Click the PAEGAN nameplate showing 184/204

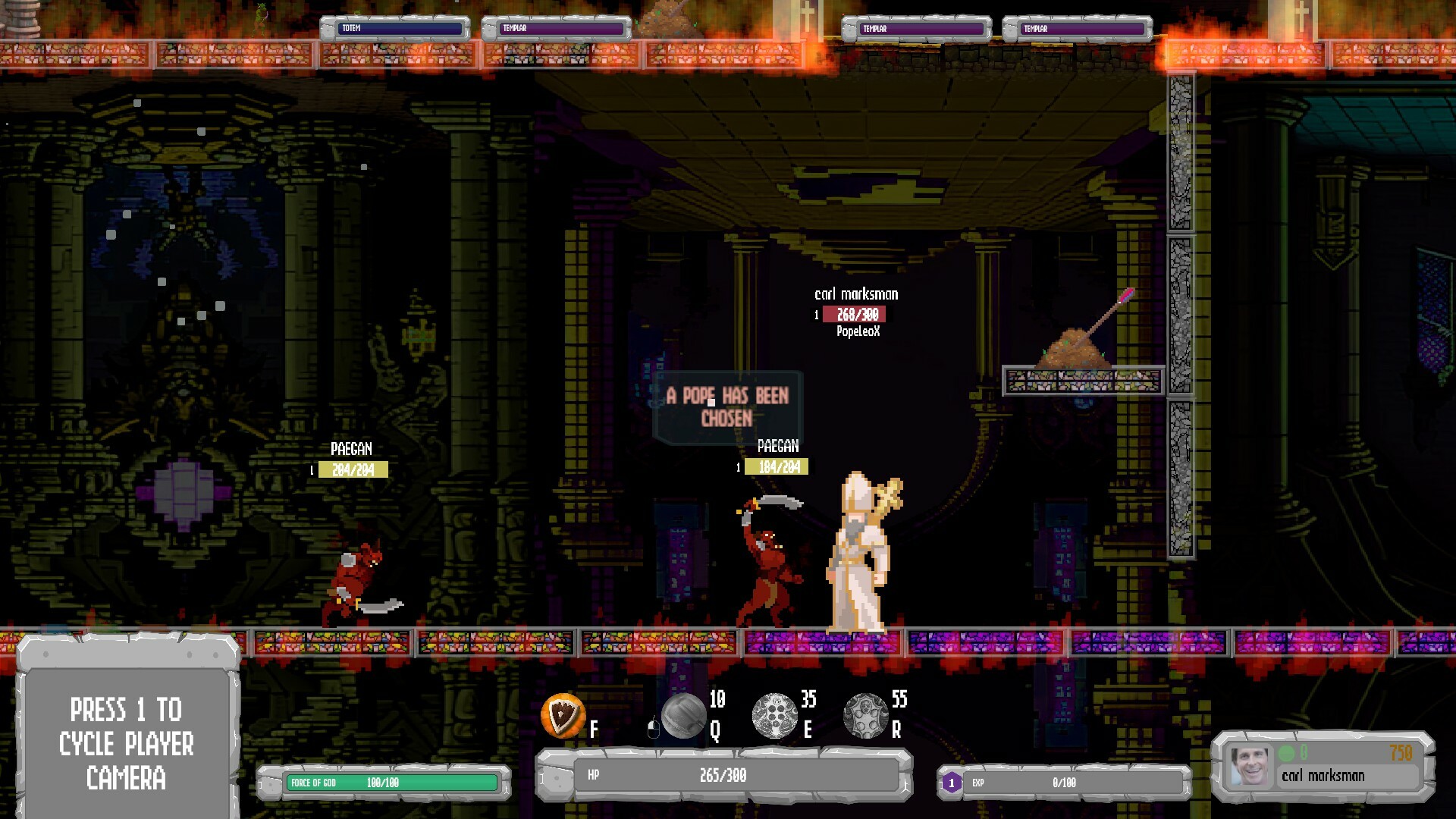[x=777, y=466]
